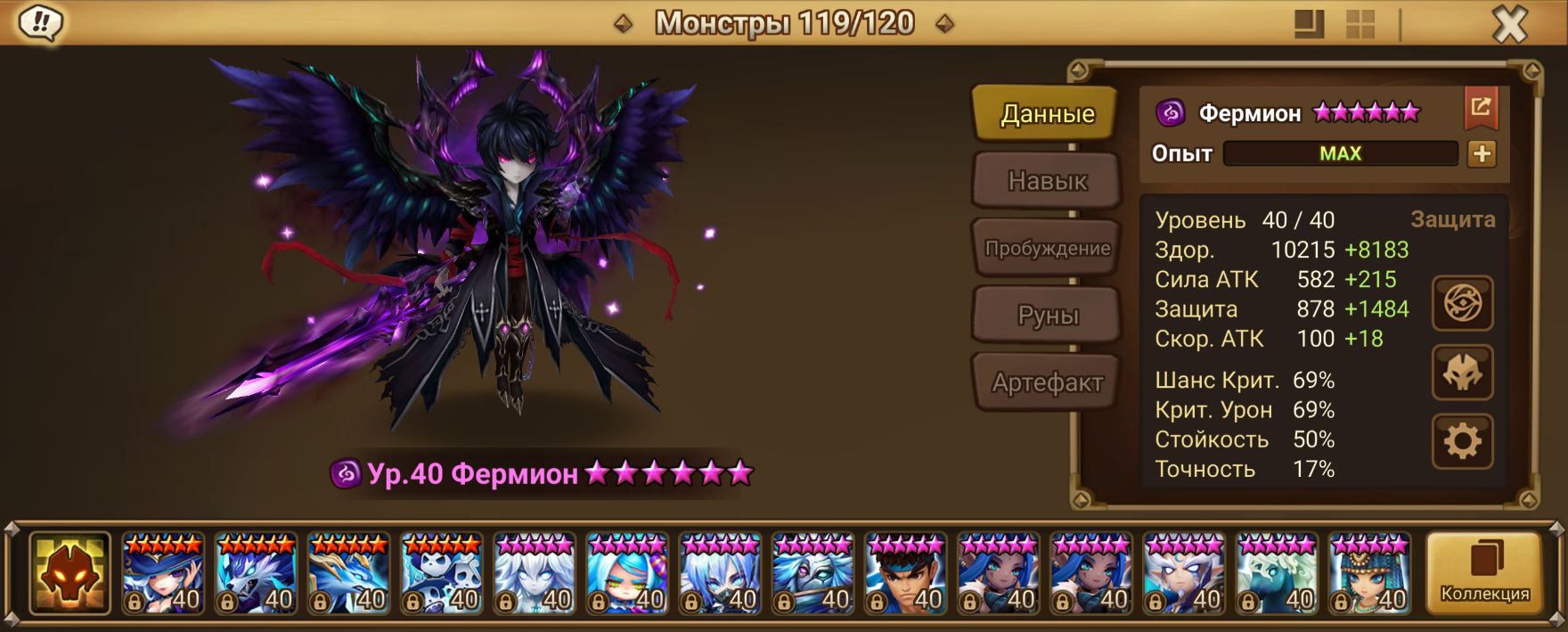Viewport: 1568px width, 632px height.
Task: Open the gear settings for this monster
Action: pos(1462,440)
